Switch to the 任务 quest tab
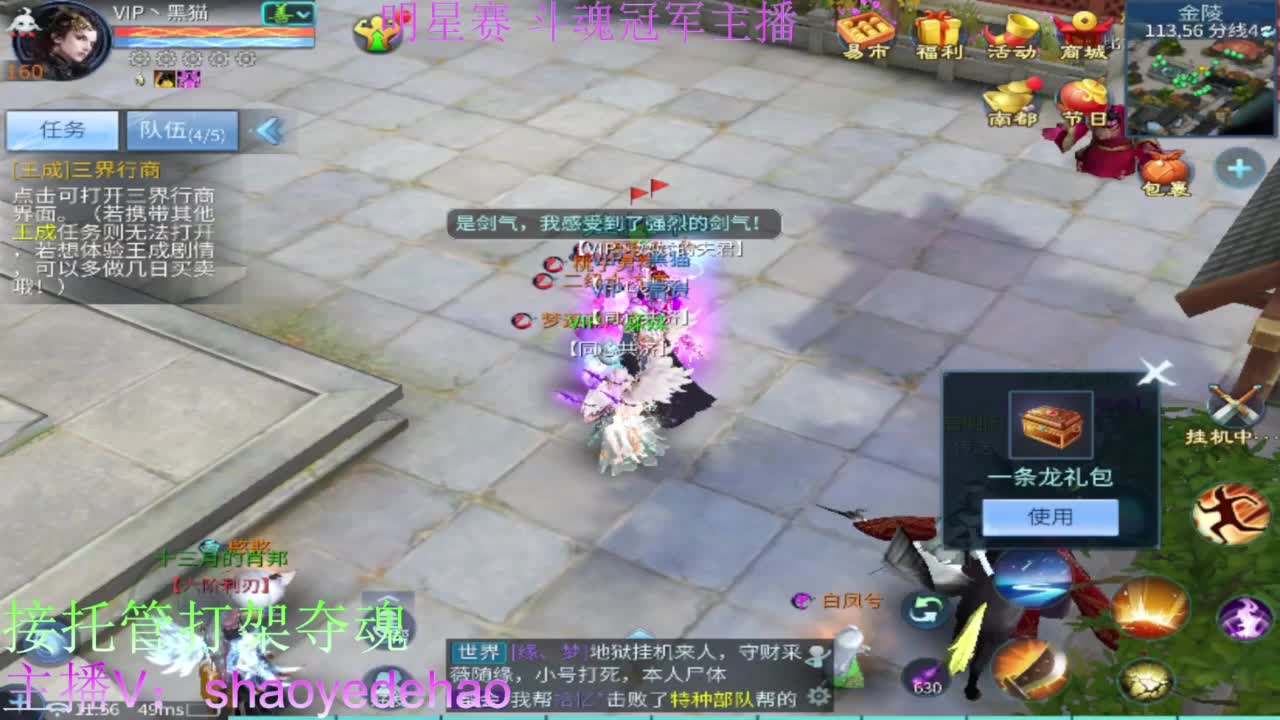1280x720 pixels. coord(60,130)
